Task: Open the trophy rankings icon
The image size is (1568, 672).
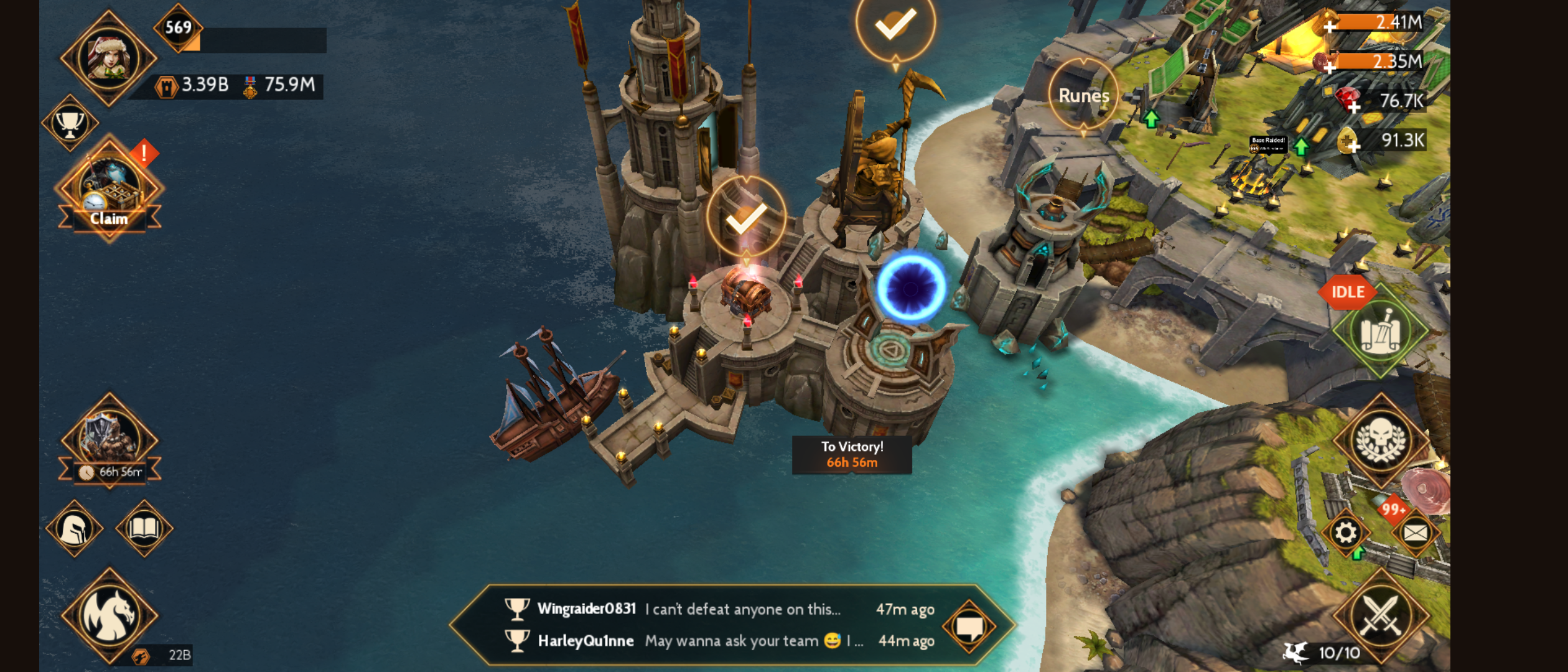Action: 70,124
